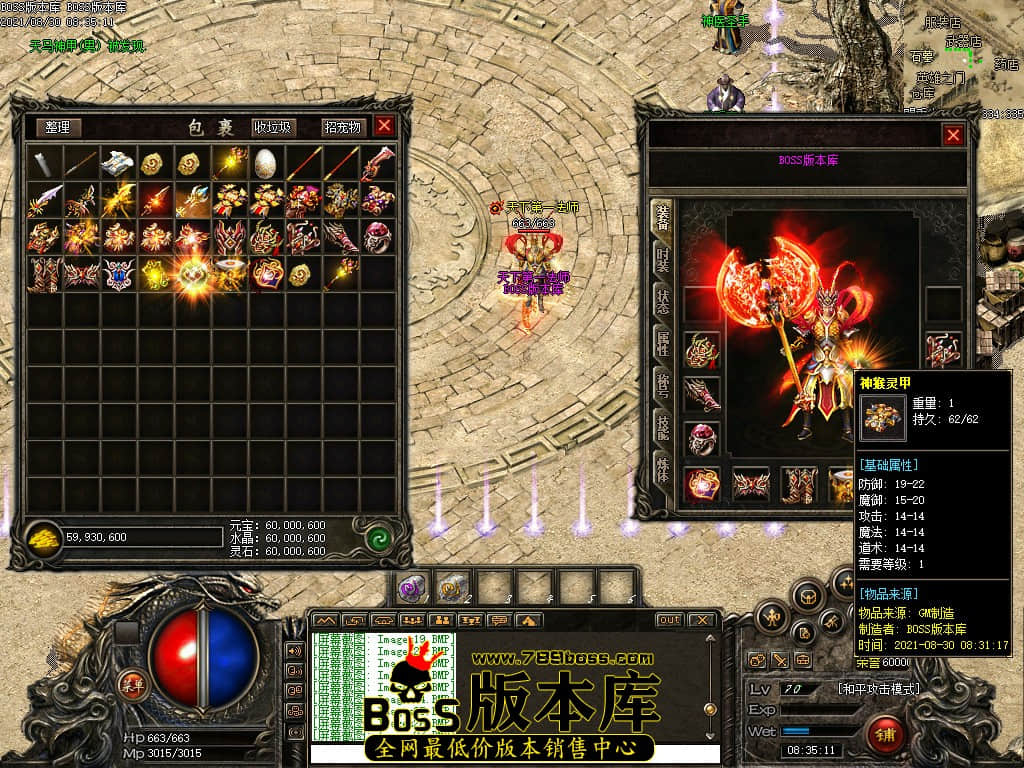Show the 称号 title tab
Screen dimensions: 1024x768
point(662,385)
